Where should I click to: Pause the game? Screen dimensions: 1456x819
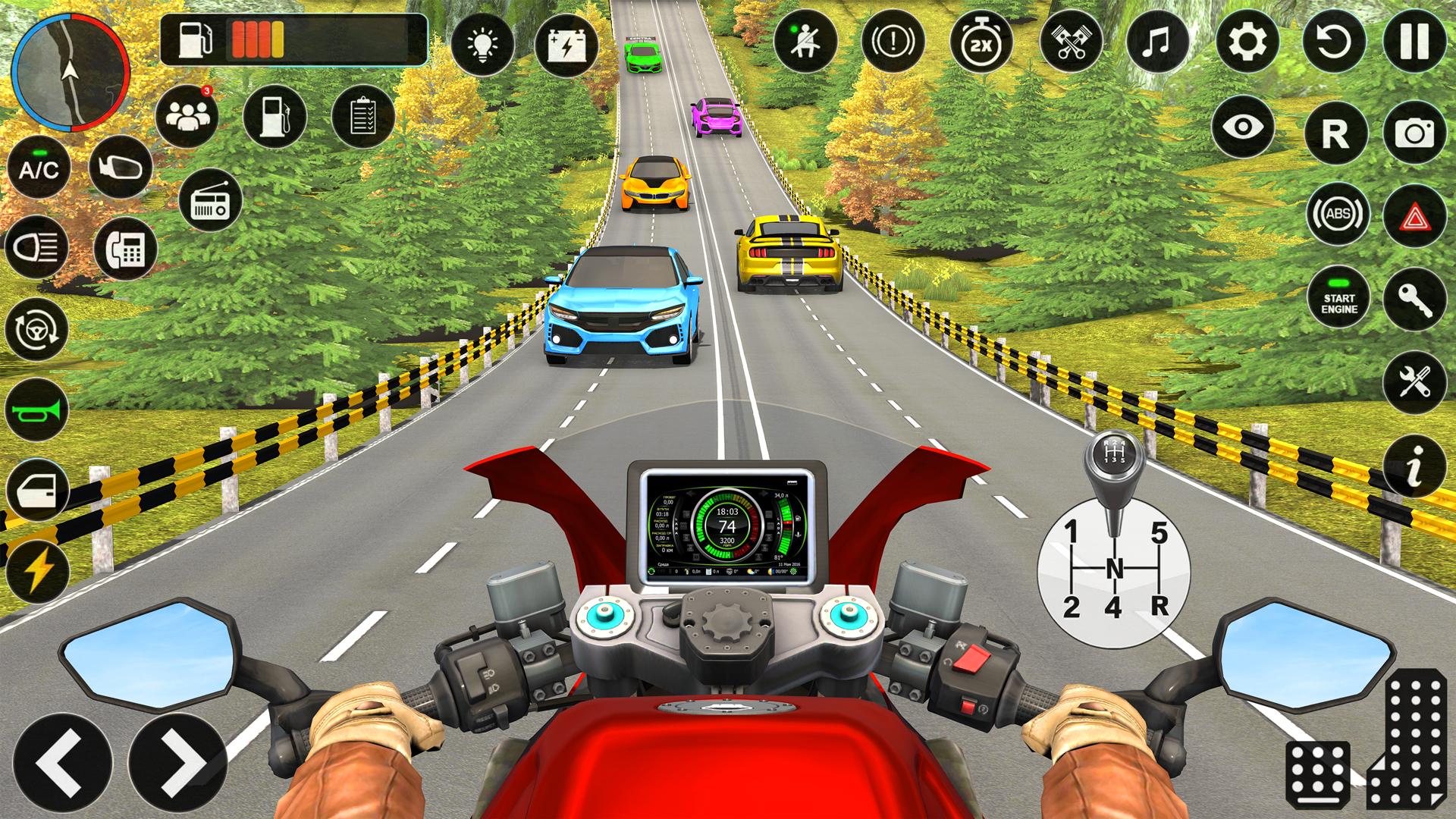tap(1415, 41)
